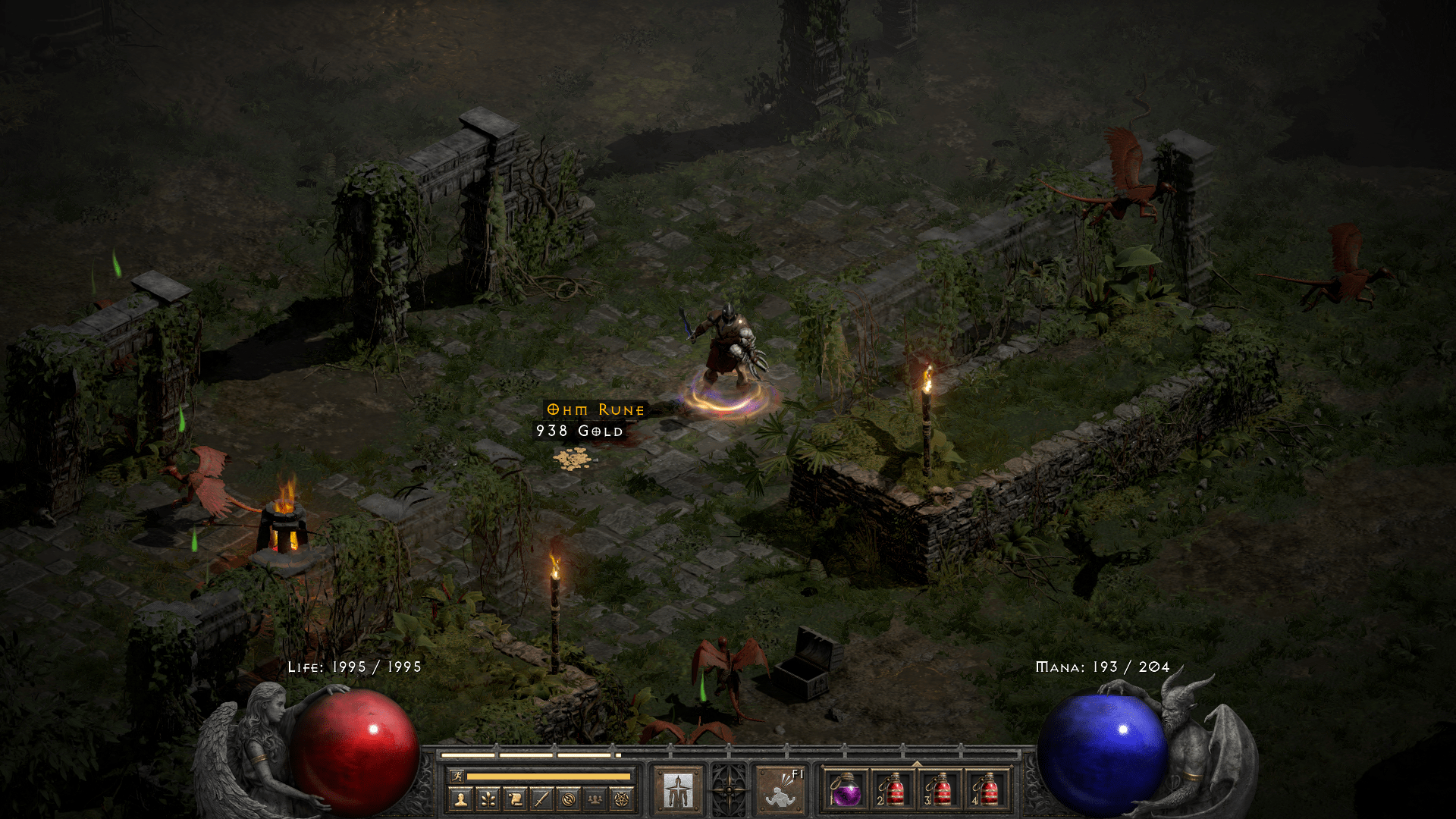This screenshot has height=819, width=1456.
Task: Toggle run/walk with the running figure icon
Action: [457, 776]
